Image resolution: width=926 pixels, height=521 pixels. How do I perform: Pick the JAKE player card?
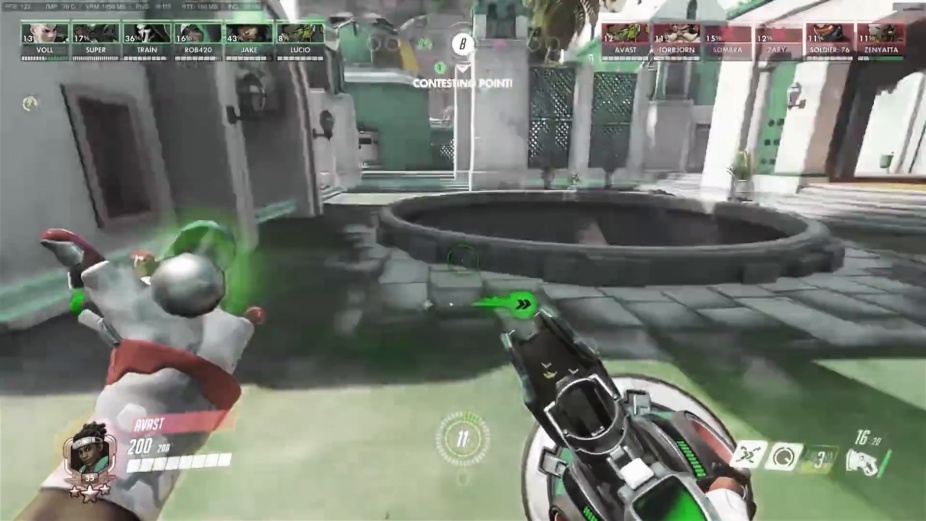[248, 41]
